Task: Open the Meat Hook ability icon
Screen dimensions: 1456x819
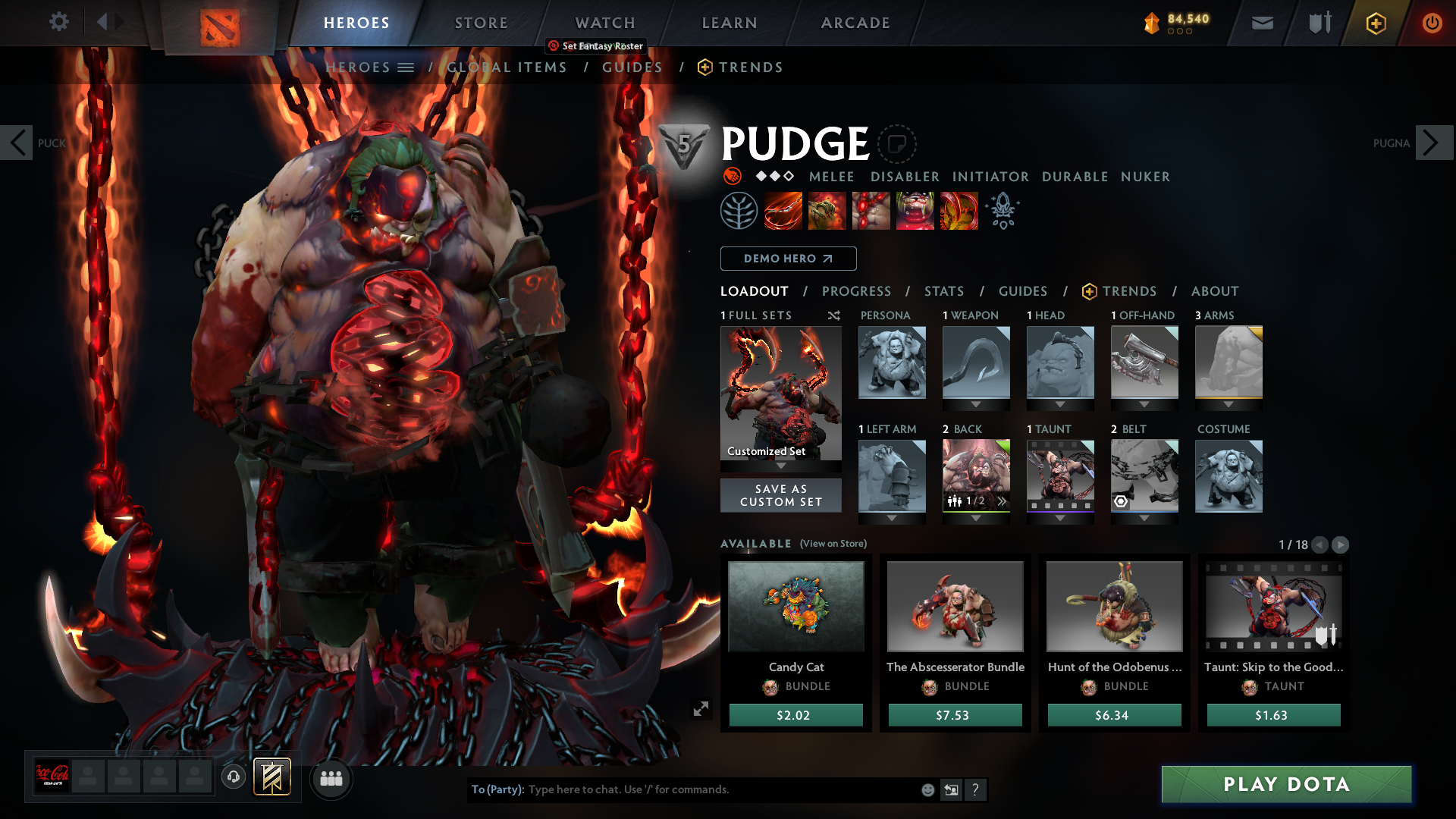Action: tap(783, 210)
